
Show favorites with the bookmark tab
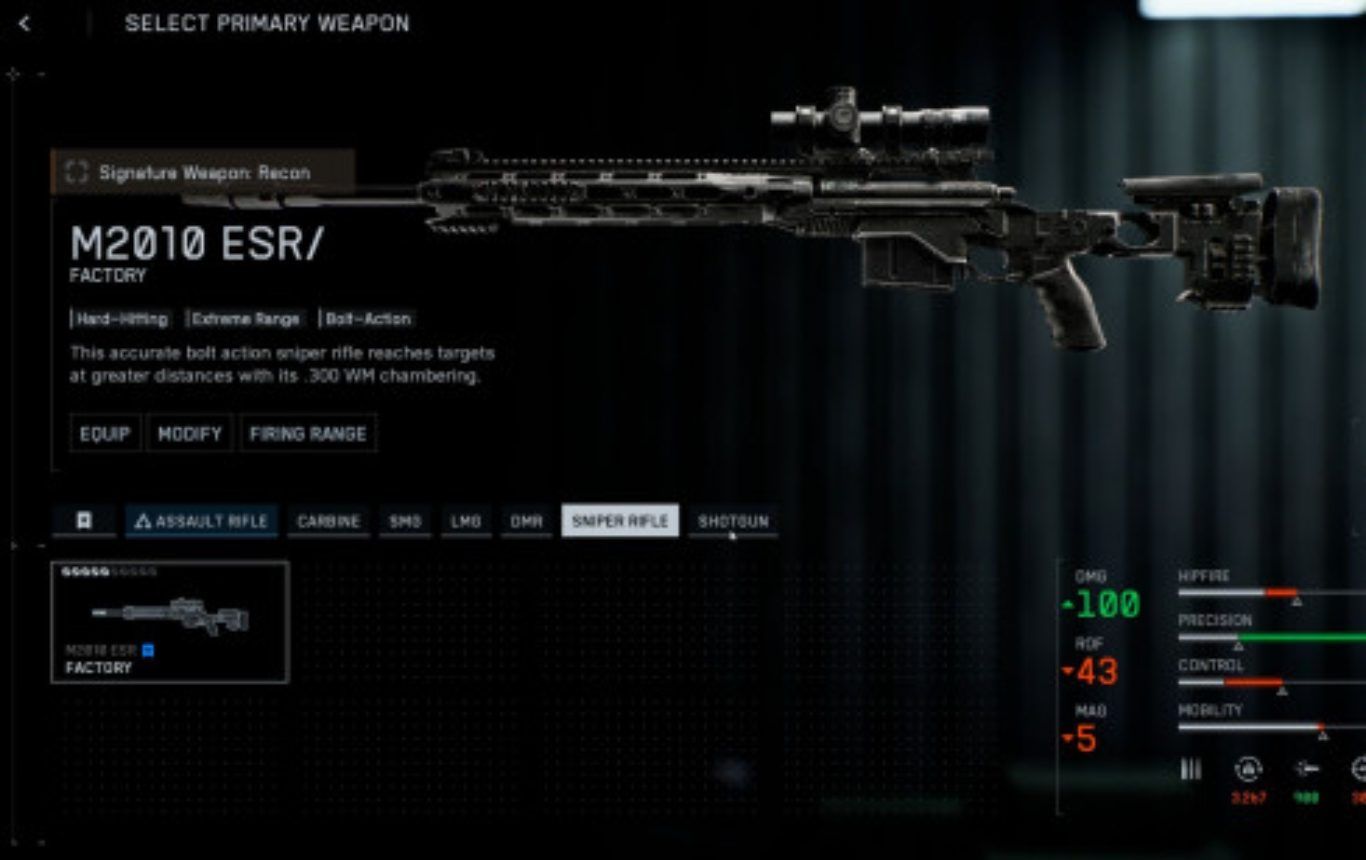[84, 521]
